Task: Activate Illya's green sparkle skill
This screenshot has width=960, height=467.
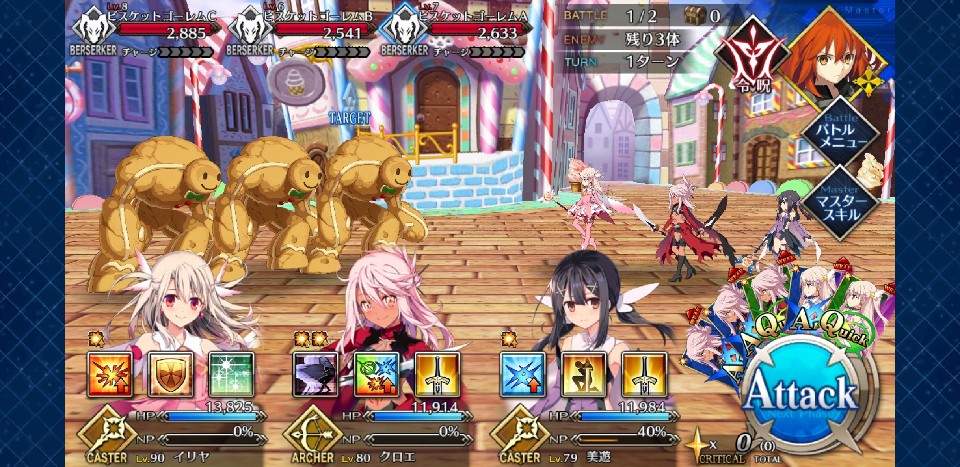Action: [x=231, y=374]
